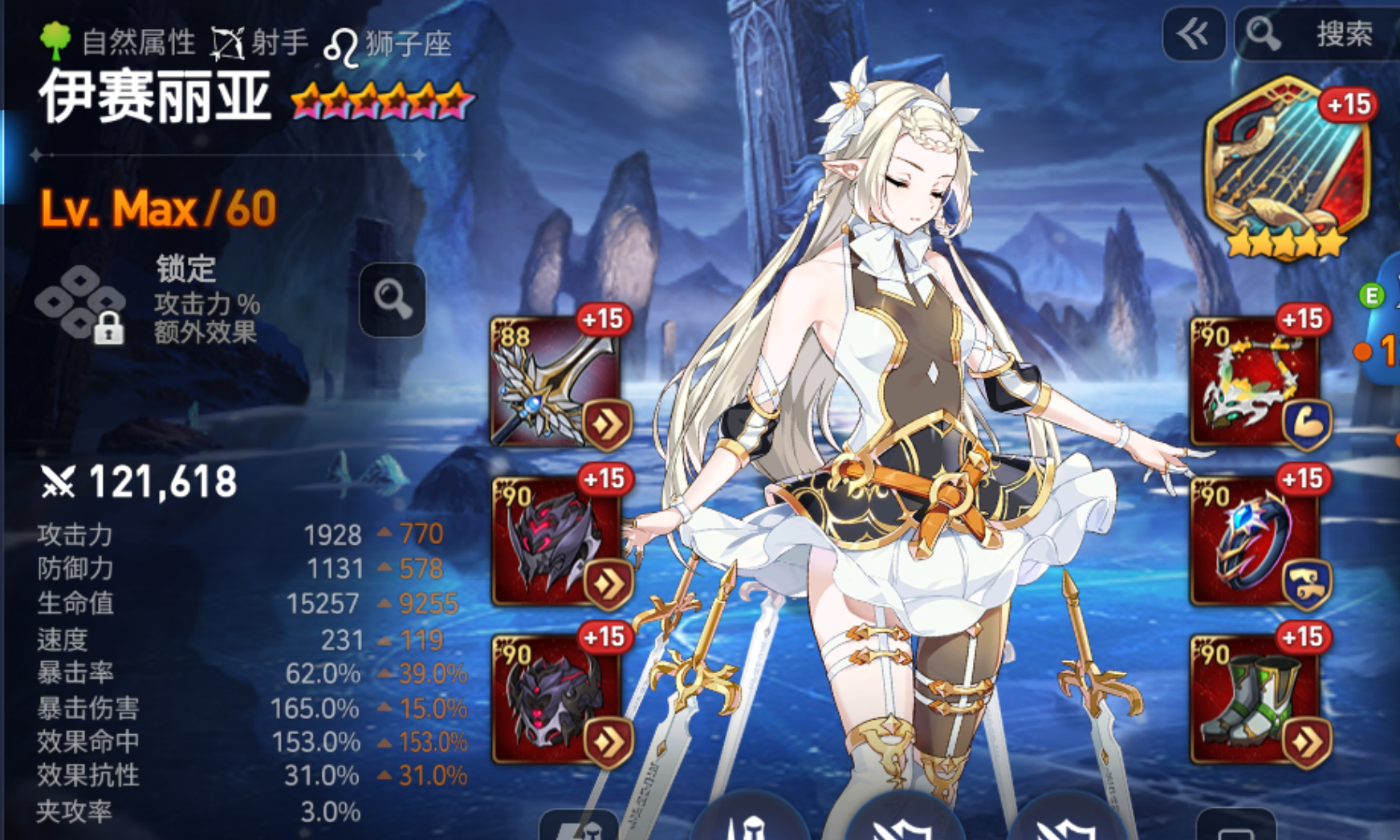The height and width of the screenshot is (840, 1400).
Task: Click the double-arrow collapse button
Action: (1193, 34)
